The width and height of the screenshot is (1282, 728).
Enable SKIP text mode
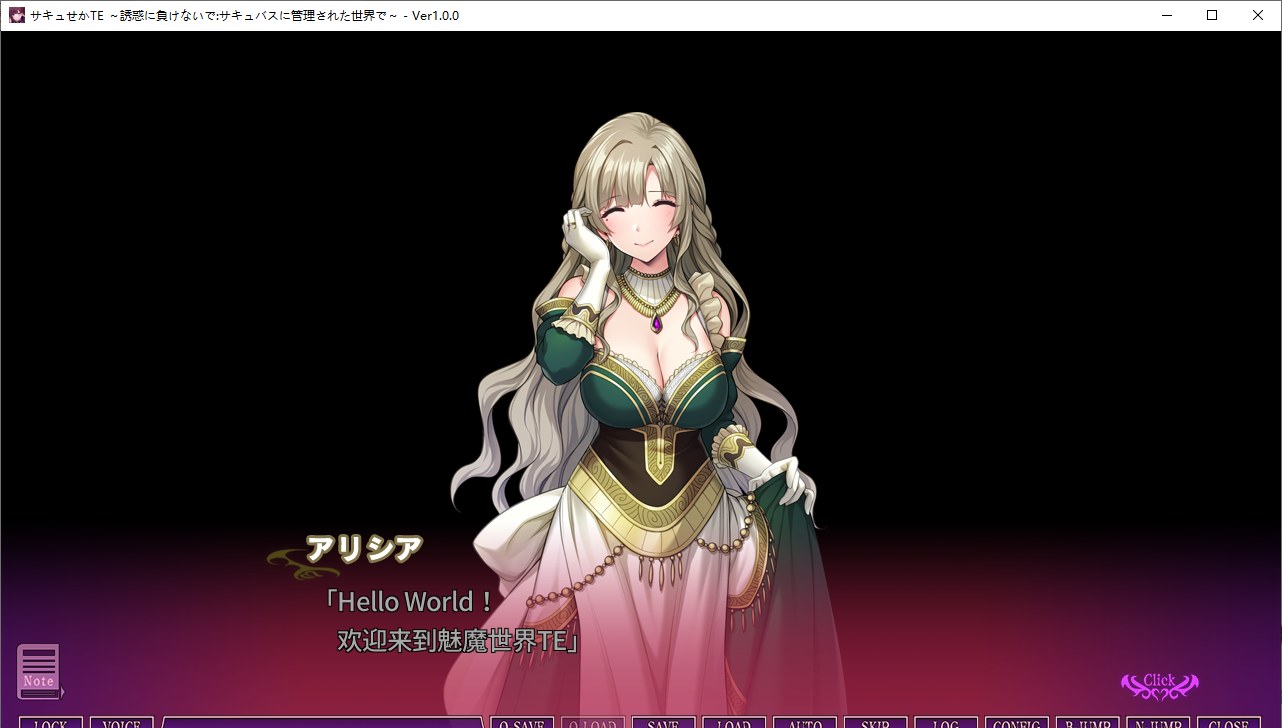[x=874, y=723]
